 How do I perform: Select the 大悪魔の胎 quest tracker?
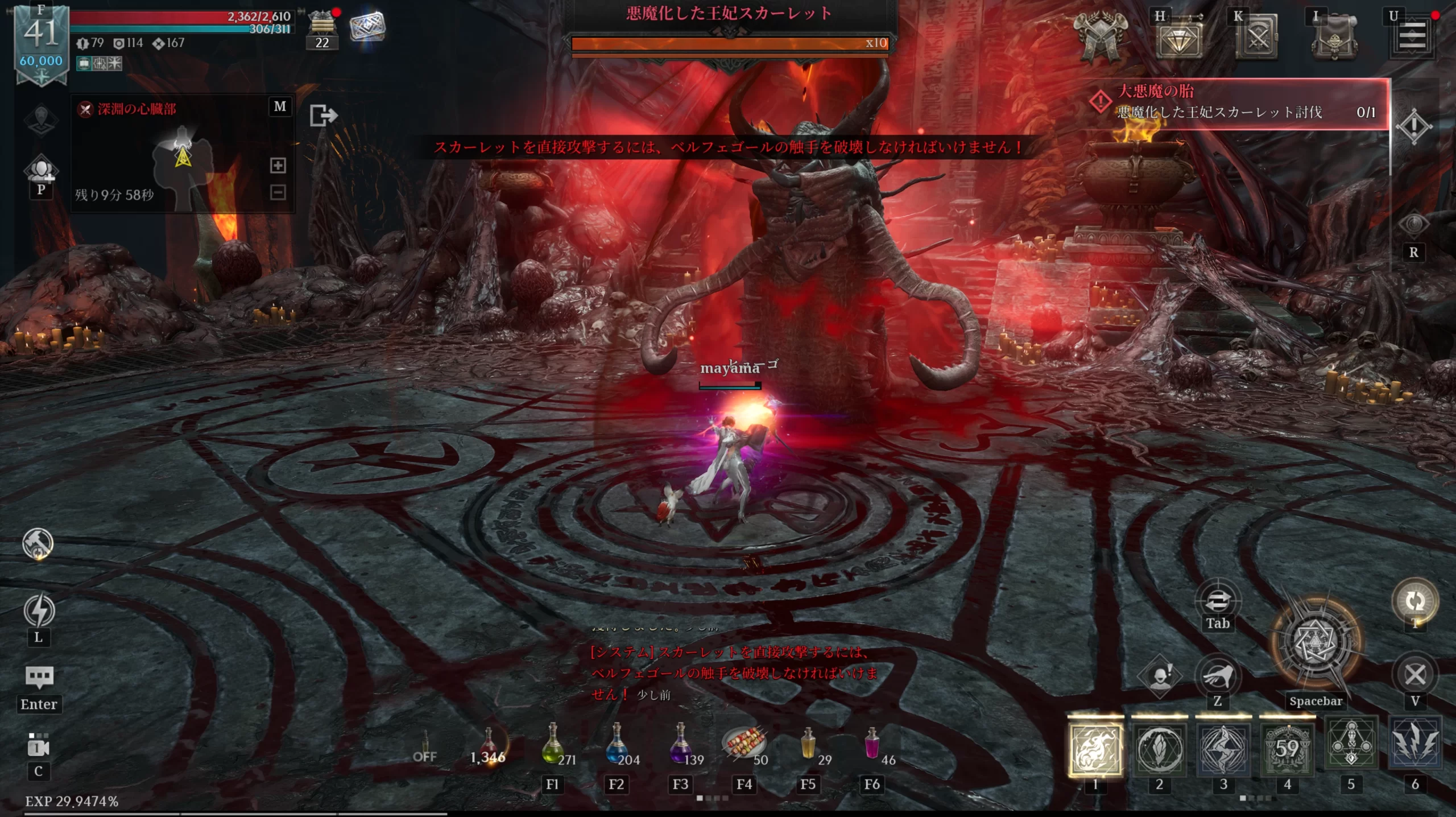click(x=1240, y=102)
